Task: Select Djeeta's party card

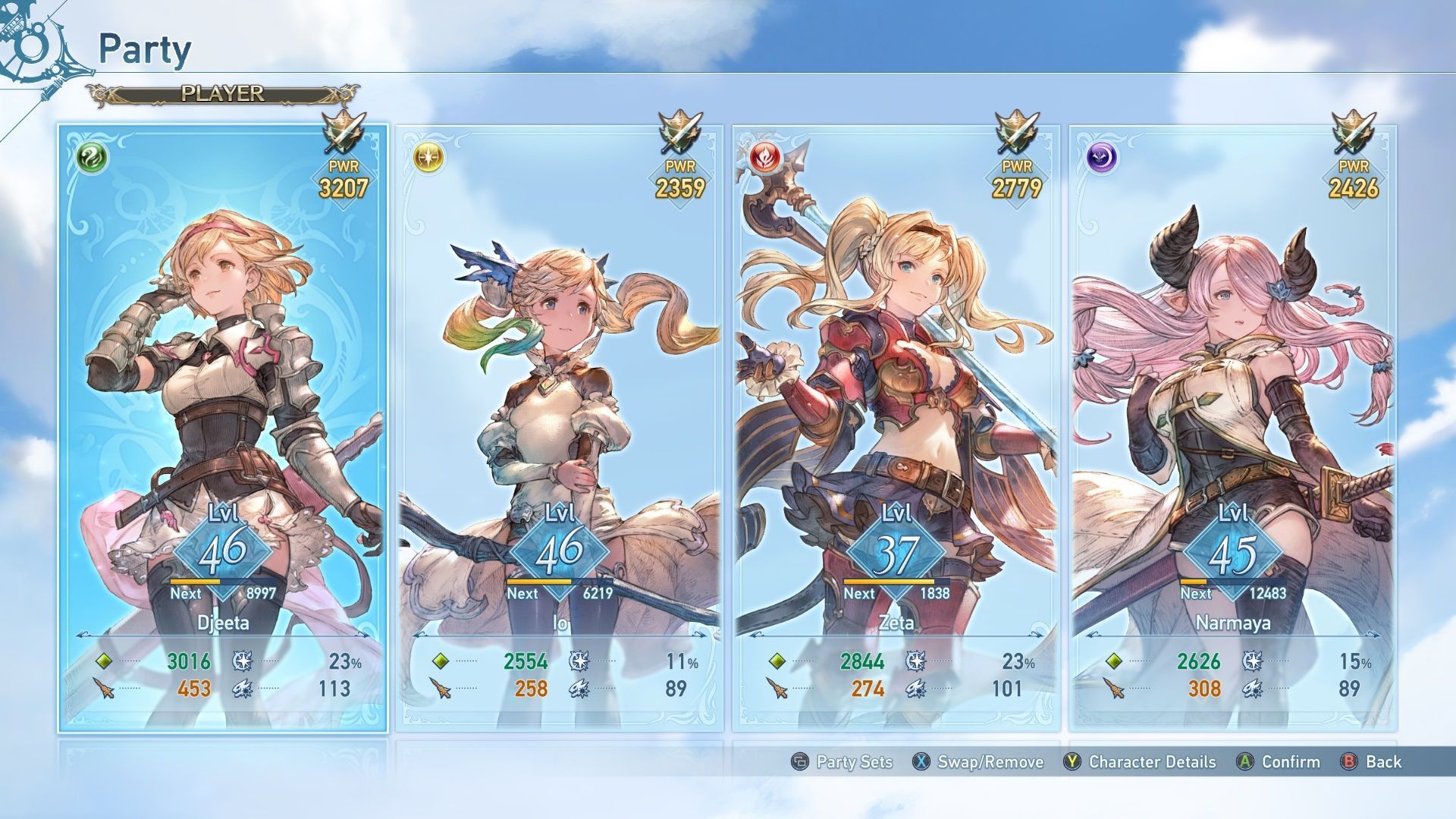Action: pos(223,428)
